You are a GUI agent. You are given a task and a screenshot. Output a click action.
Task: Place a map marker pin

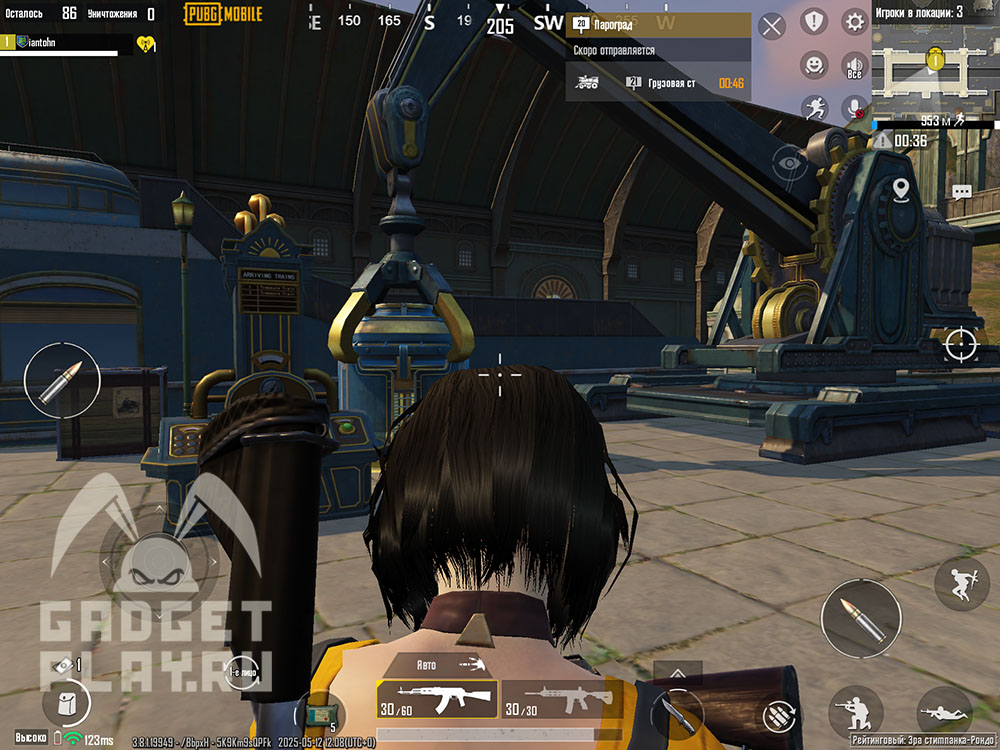(900, 188)
